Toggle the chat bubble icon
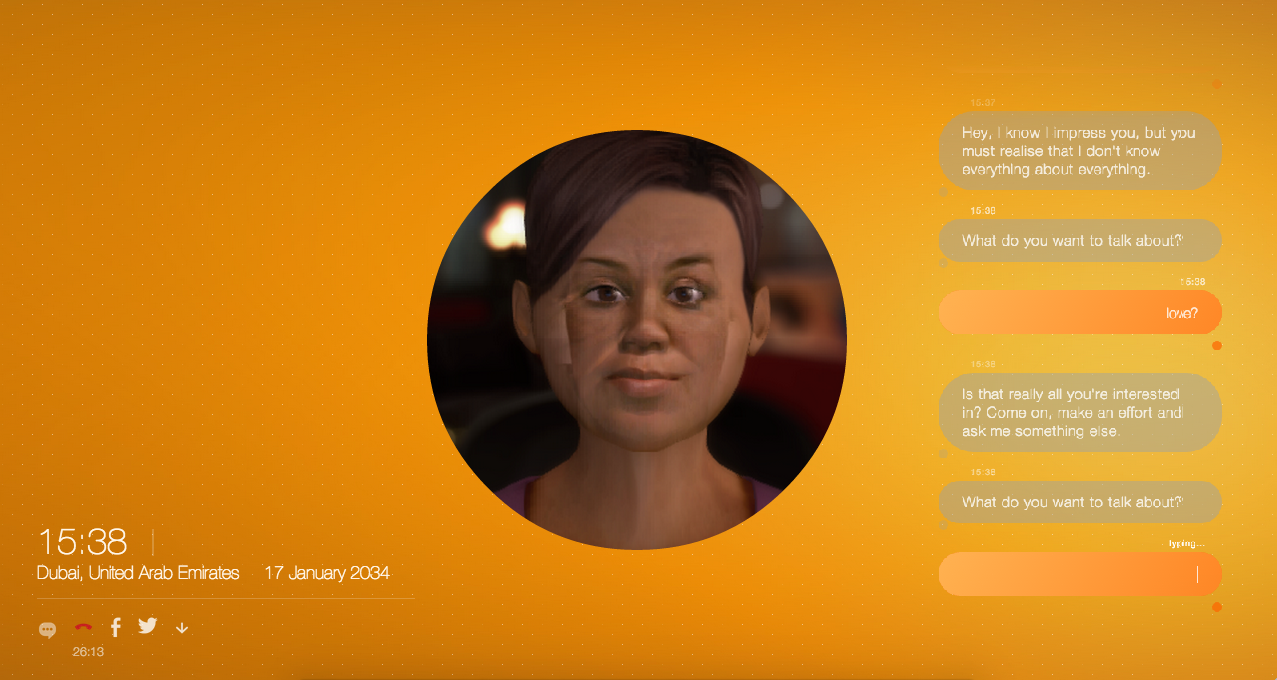The image size is (1277, 680). tap(47, 630)
